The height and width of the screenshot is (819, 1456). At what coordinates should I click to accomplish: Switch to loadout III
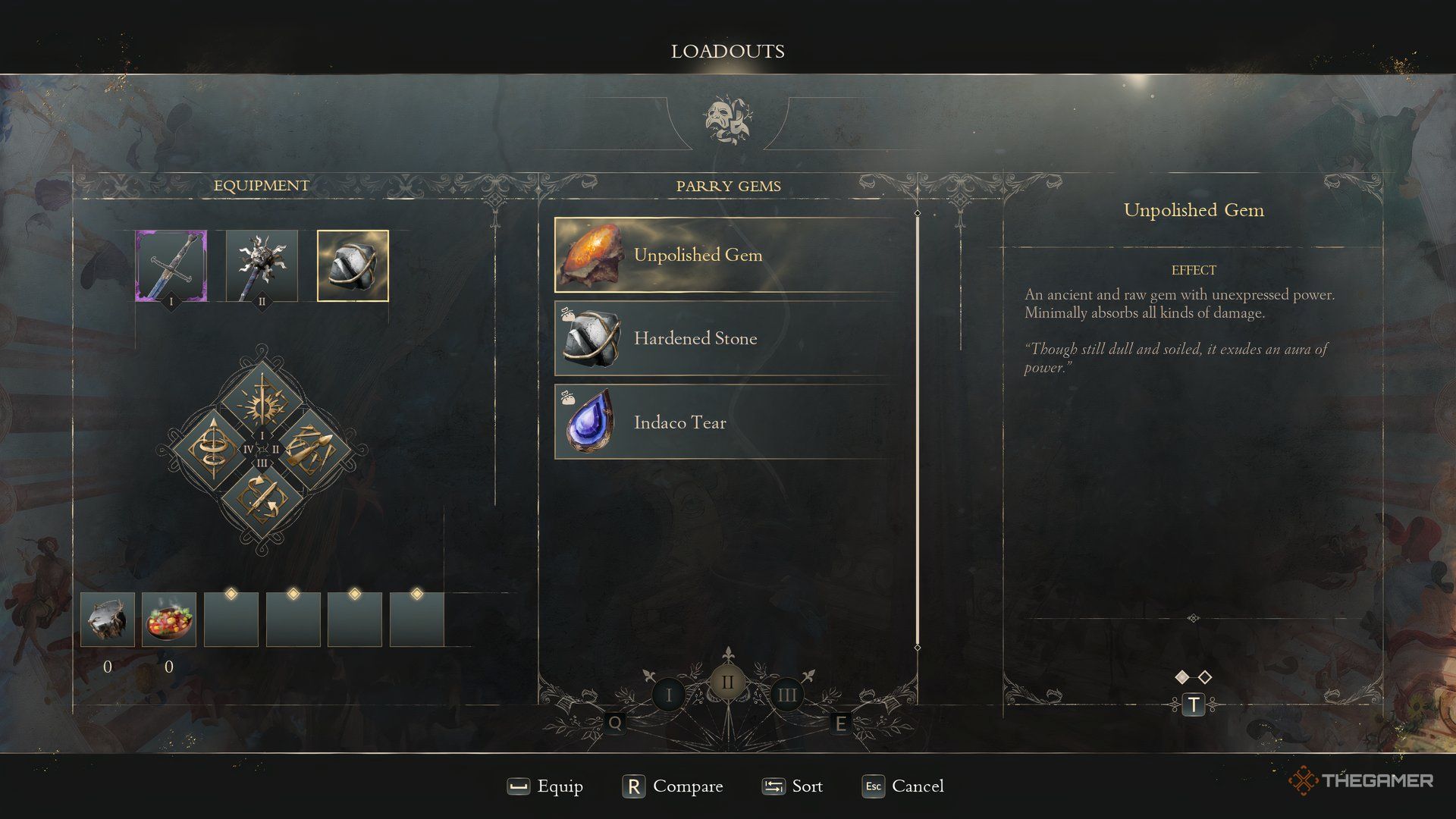786,695
